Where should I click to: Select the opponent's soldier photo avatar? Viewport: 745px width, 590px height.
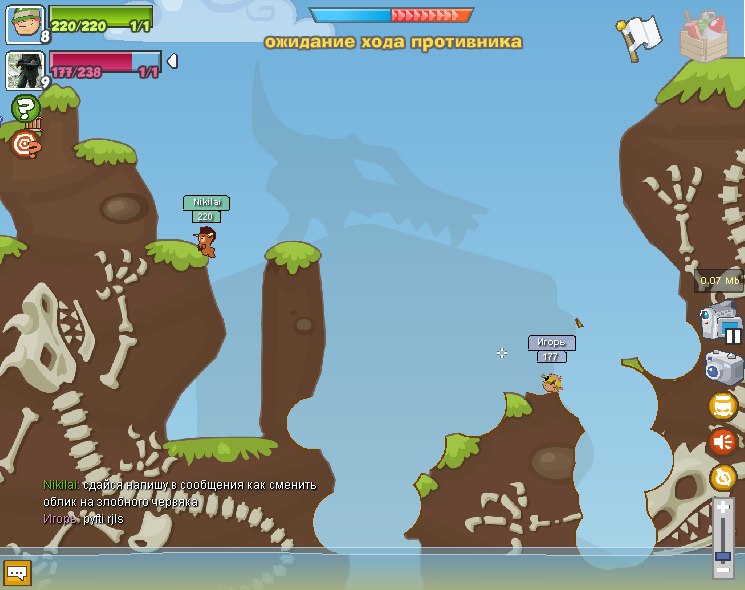point(24,70)
